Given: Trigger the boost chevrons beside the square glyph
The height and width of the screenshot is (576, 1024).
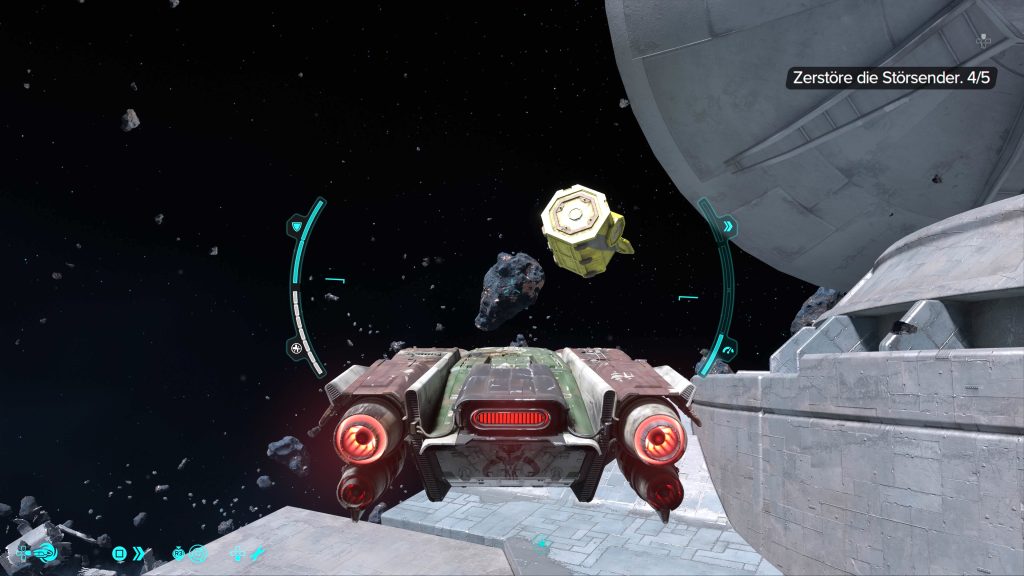Looking at the screenshot, I should click(139, 552).
